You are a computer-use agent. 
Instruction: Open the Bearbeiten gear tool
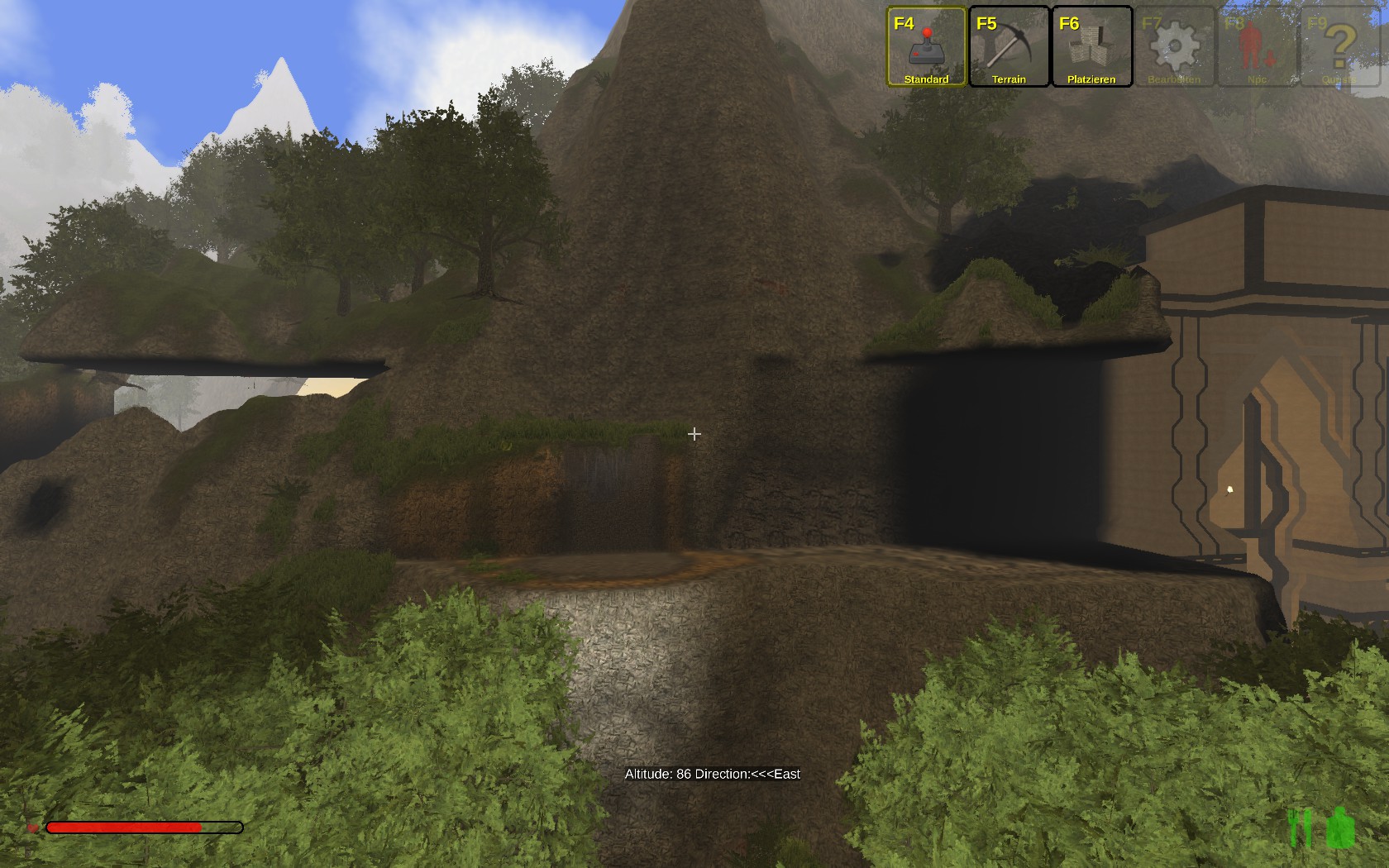[1174, 46]
